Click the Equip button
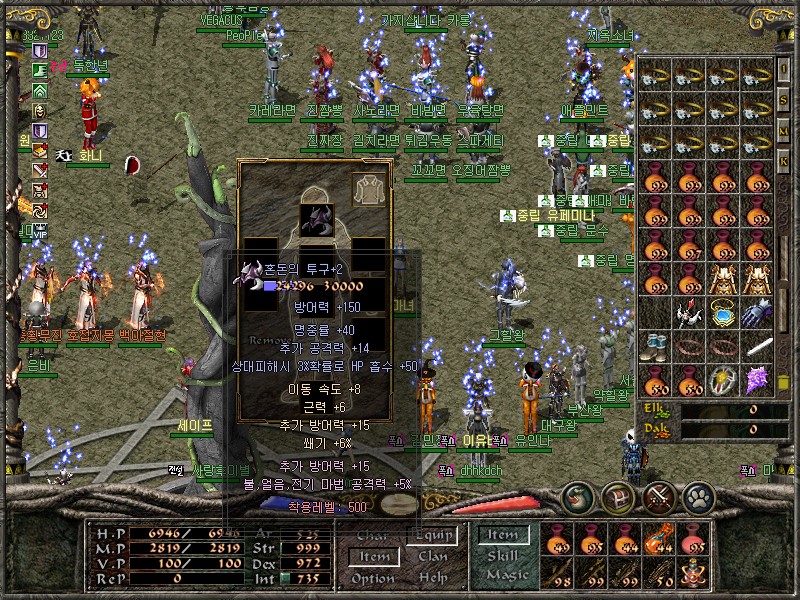Screen dimensions: 800x600 [x=432, y=537]
